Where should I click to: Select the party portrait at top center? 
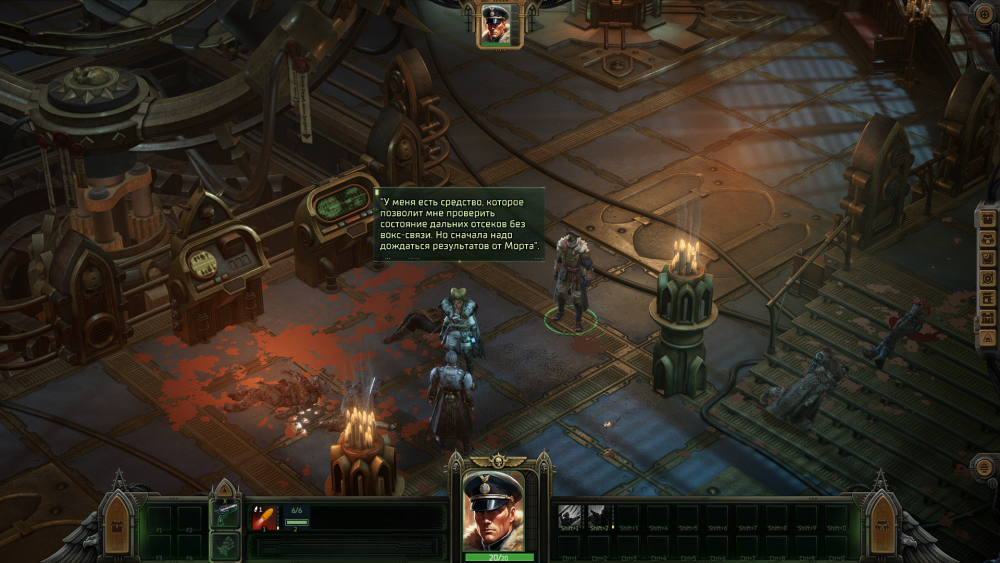495,24
